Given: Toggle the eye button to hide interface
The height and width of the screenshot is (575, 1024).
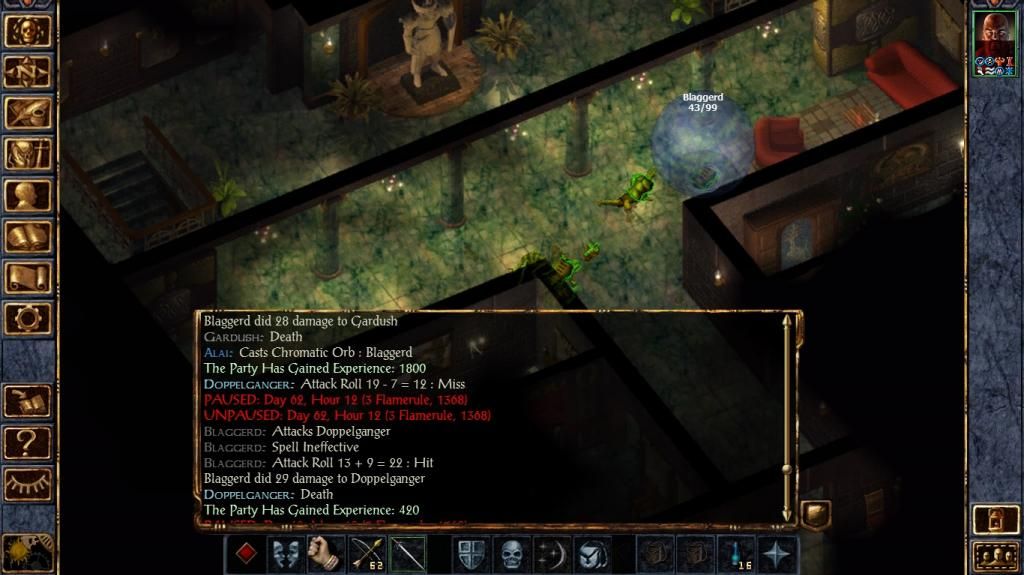Looking at the screenshot, I should pos(27,483).
